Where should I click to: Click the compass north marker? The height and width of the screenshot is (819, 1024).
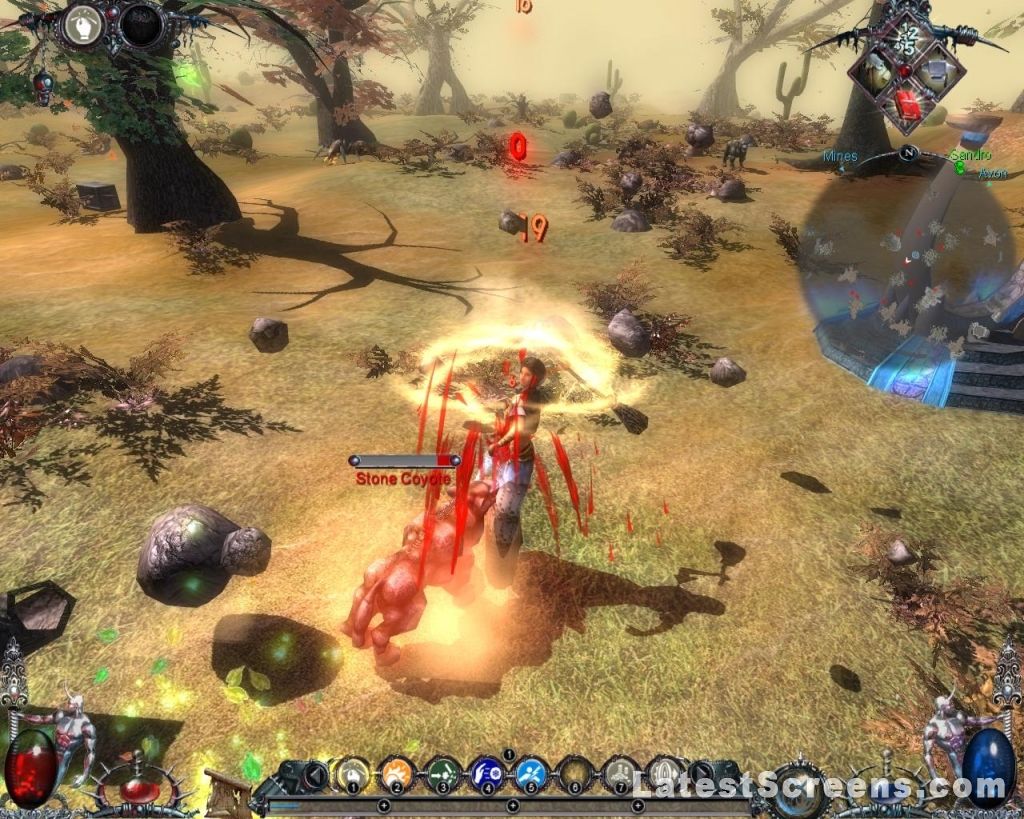coord(908,153)
